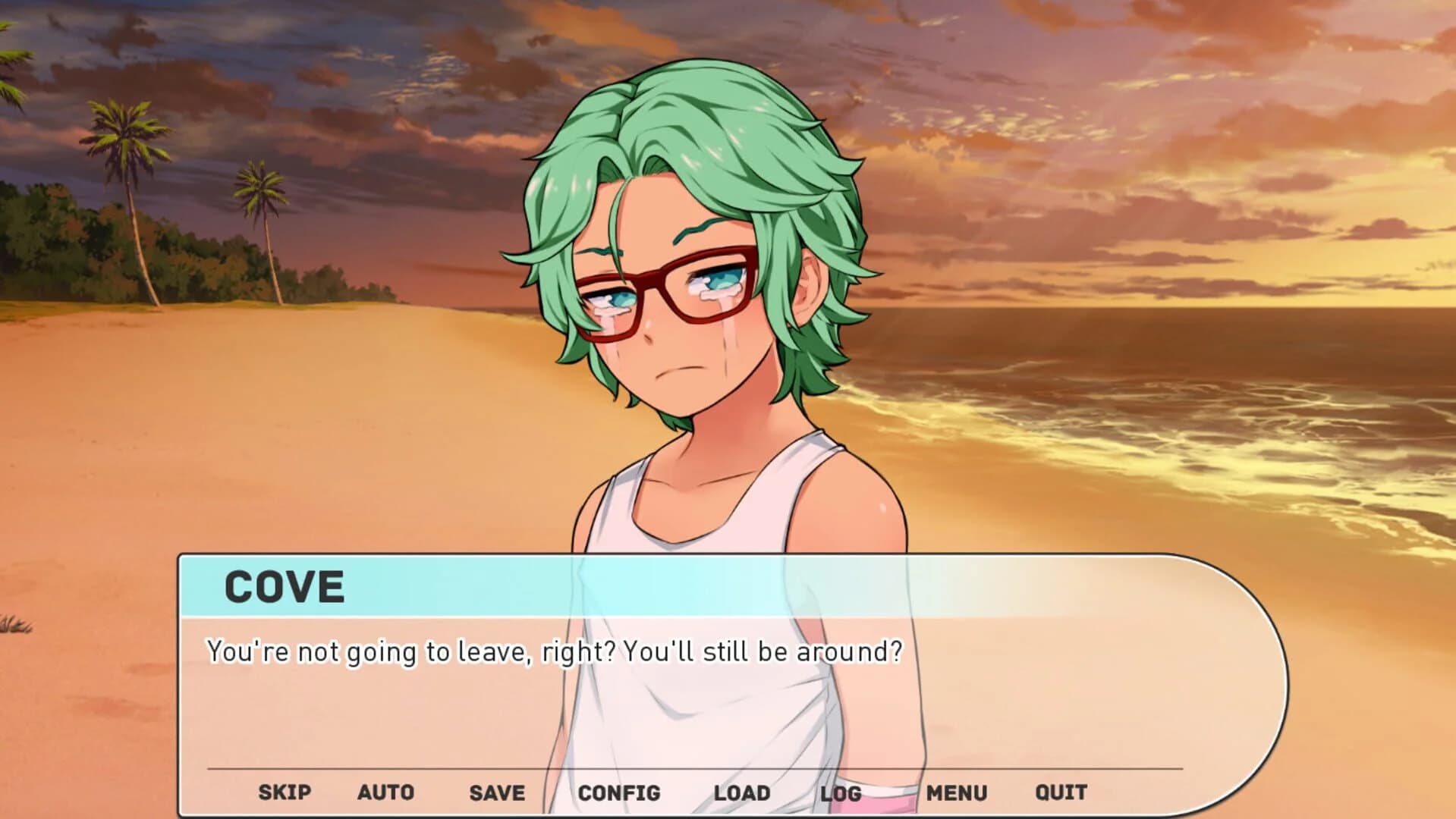Enable SKIP mode in the quick menu
Viewport: 1456px width, 819px height.
click(x=283, y=793)
